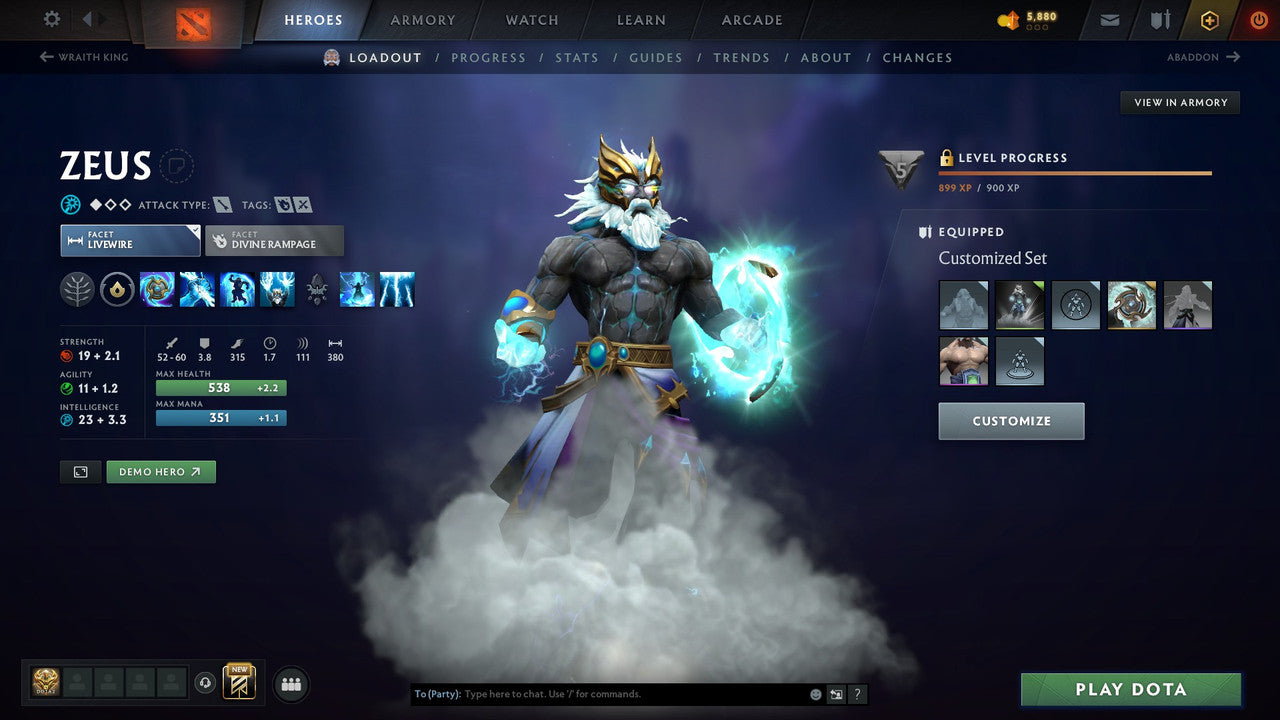1280x720 pixels.
Task: Select the Divine Rampage facet
Action: [x=274, y=240]
